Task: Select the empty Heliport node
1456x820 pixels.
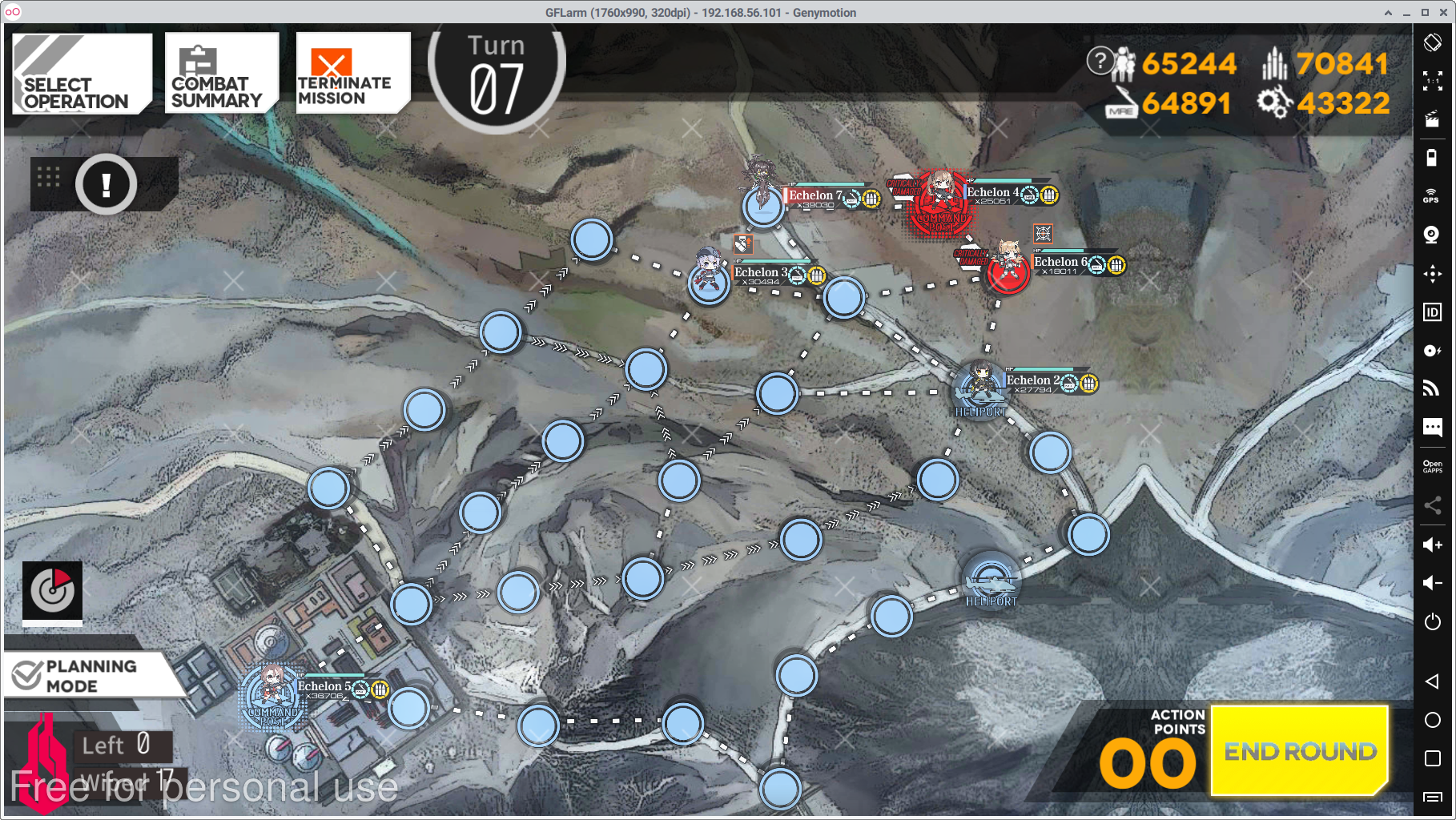Action: [x=991, y=581]
